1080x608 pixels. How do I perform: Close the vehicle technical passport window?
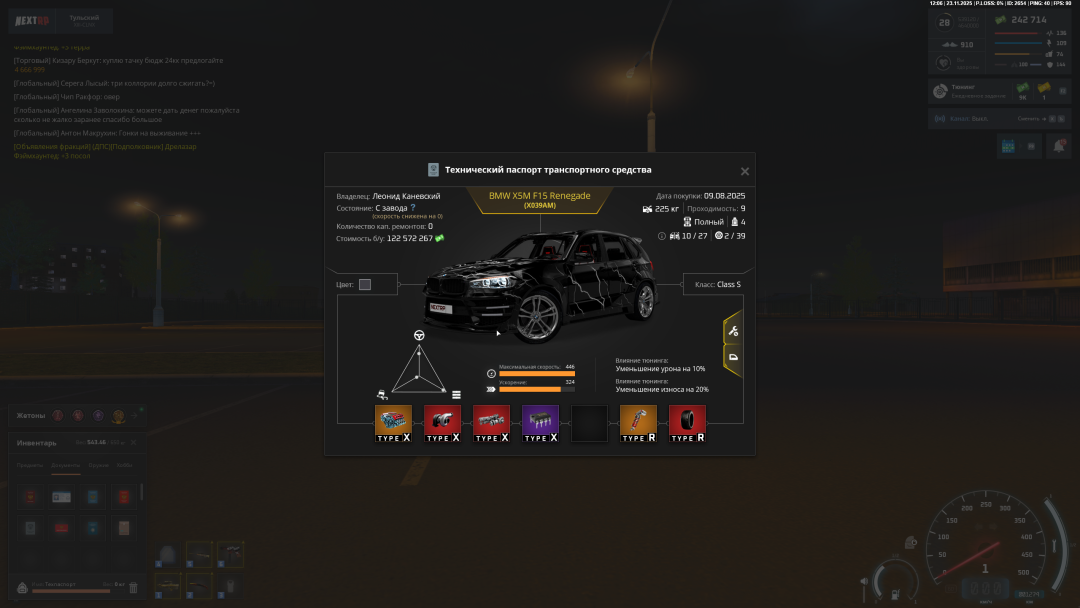(744, 172)
